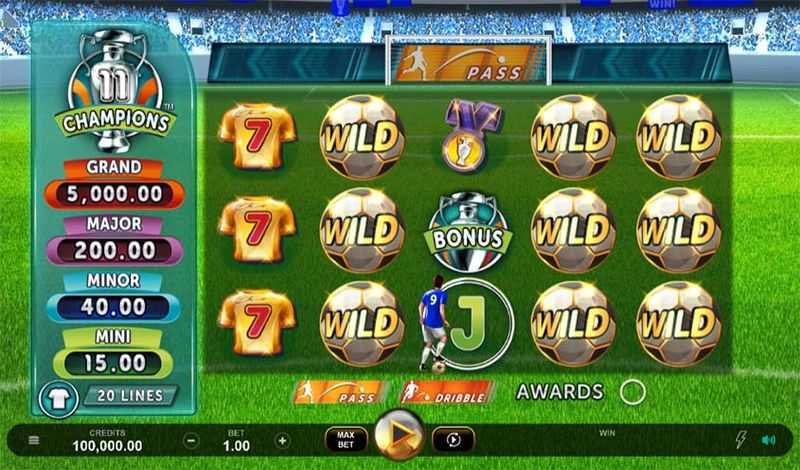
Task: Open the autoplay options
Action: point(452,439)
